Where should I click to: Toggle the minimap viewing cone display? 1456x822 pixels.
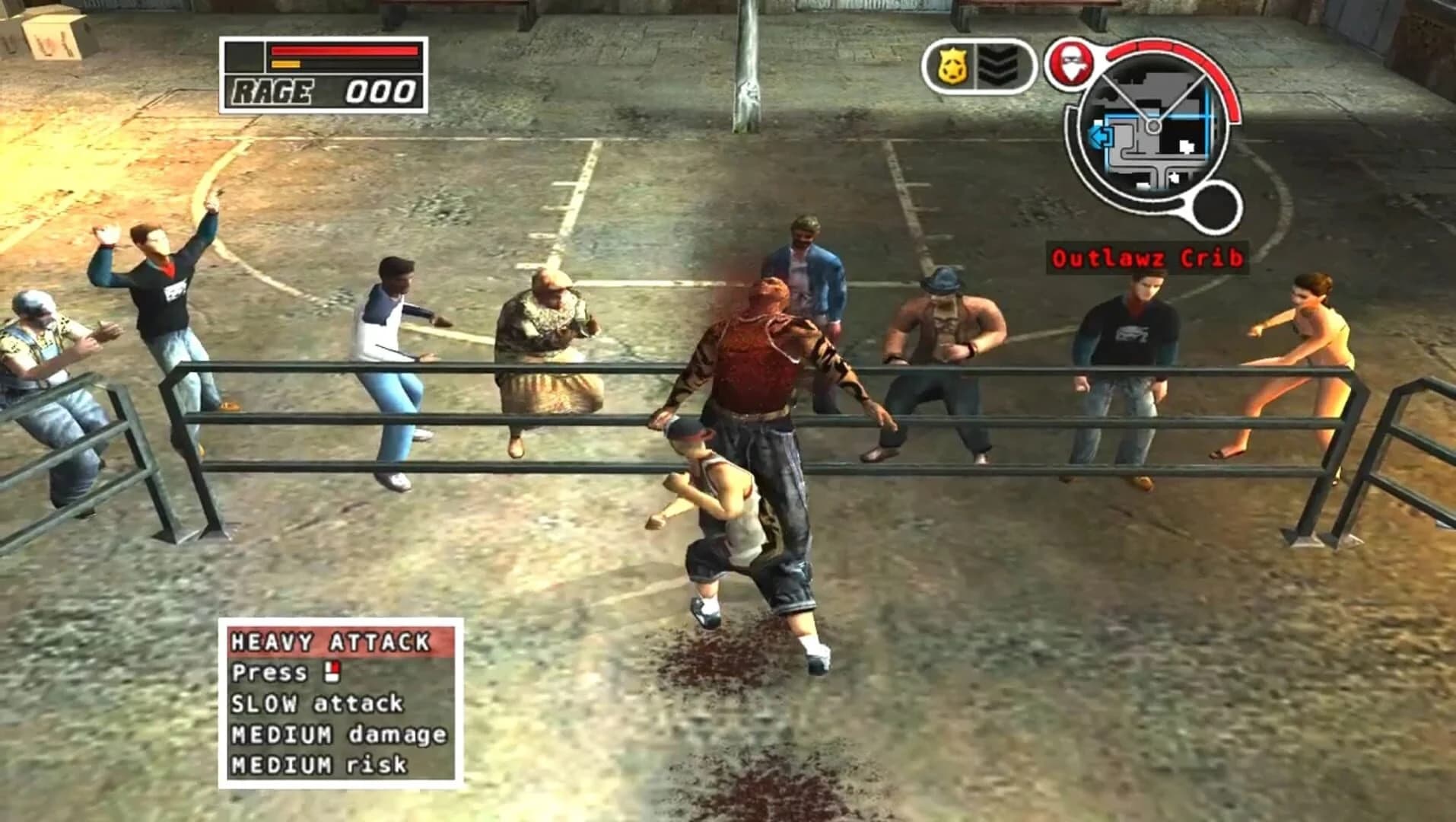point(1152,99)
